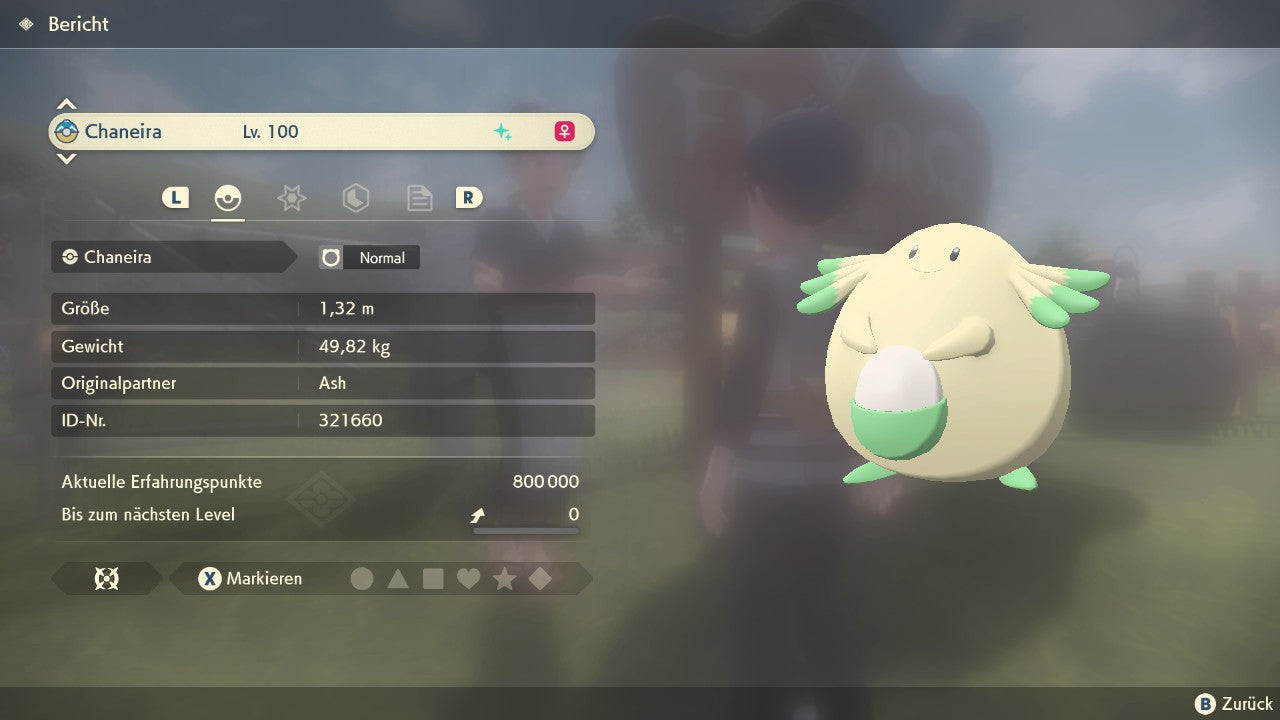Switch to the star-burst stats tab
This screenshot has width=1280, height=720.
pyautogui.click(x=291, y=198)
